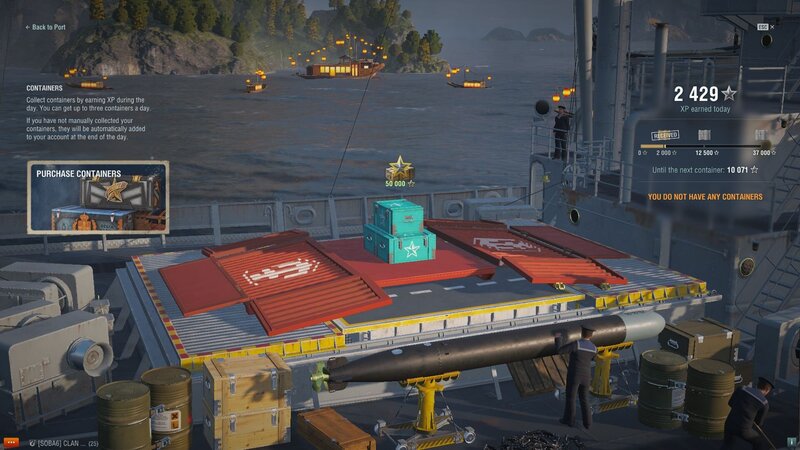This screenshot has height=450, width=800.
Task: Open the orange chat menu button
Action: [11, 442]
